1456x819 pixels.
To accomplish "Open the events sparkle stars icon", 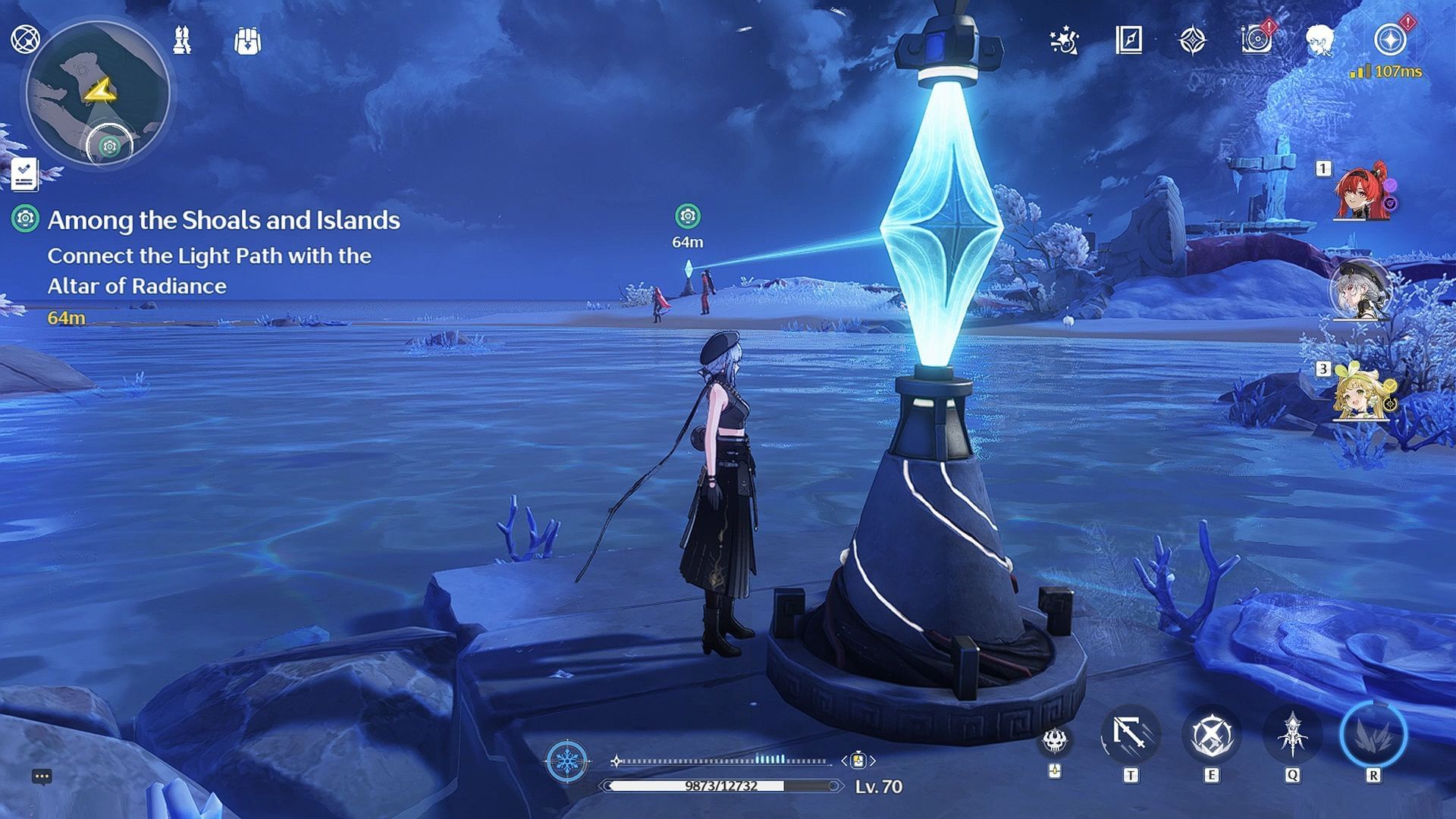I will coord(1065,40).
